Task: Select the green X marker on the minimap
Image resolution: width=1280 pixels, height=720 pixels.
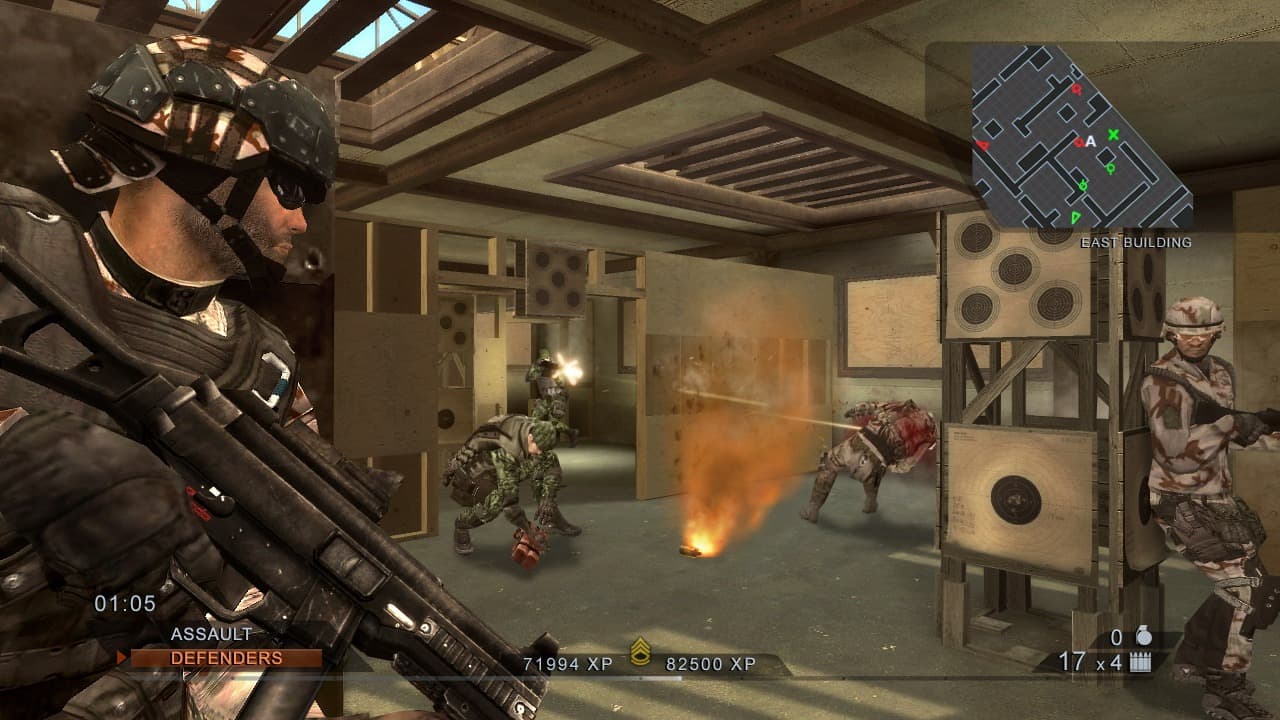Action: tap(1113, 134)
